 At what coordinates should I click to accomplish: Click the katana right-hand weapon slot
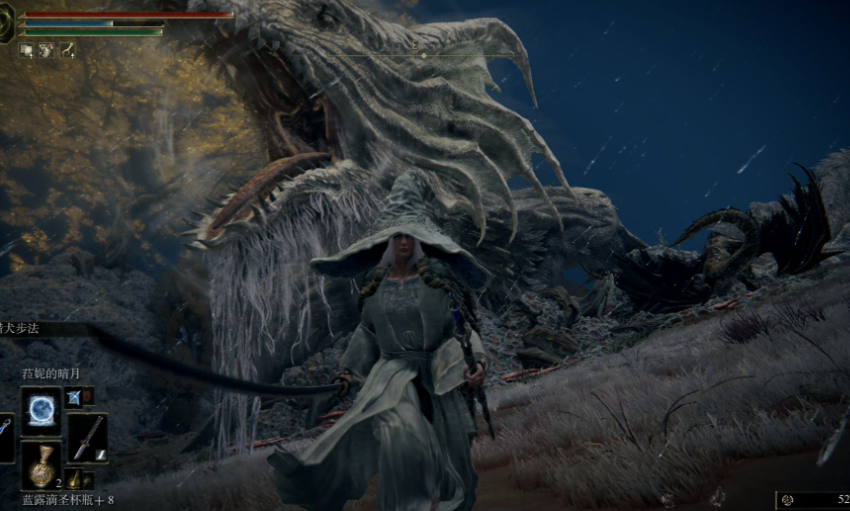(88, 437)
